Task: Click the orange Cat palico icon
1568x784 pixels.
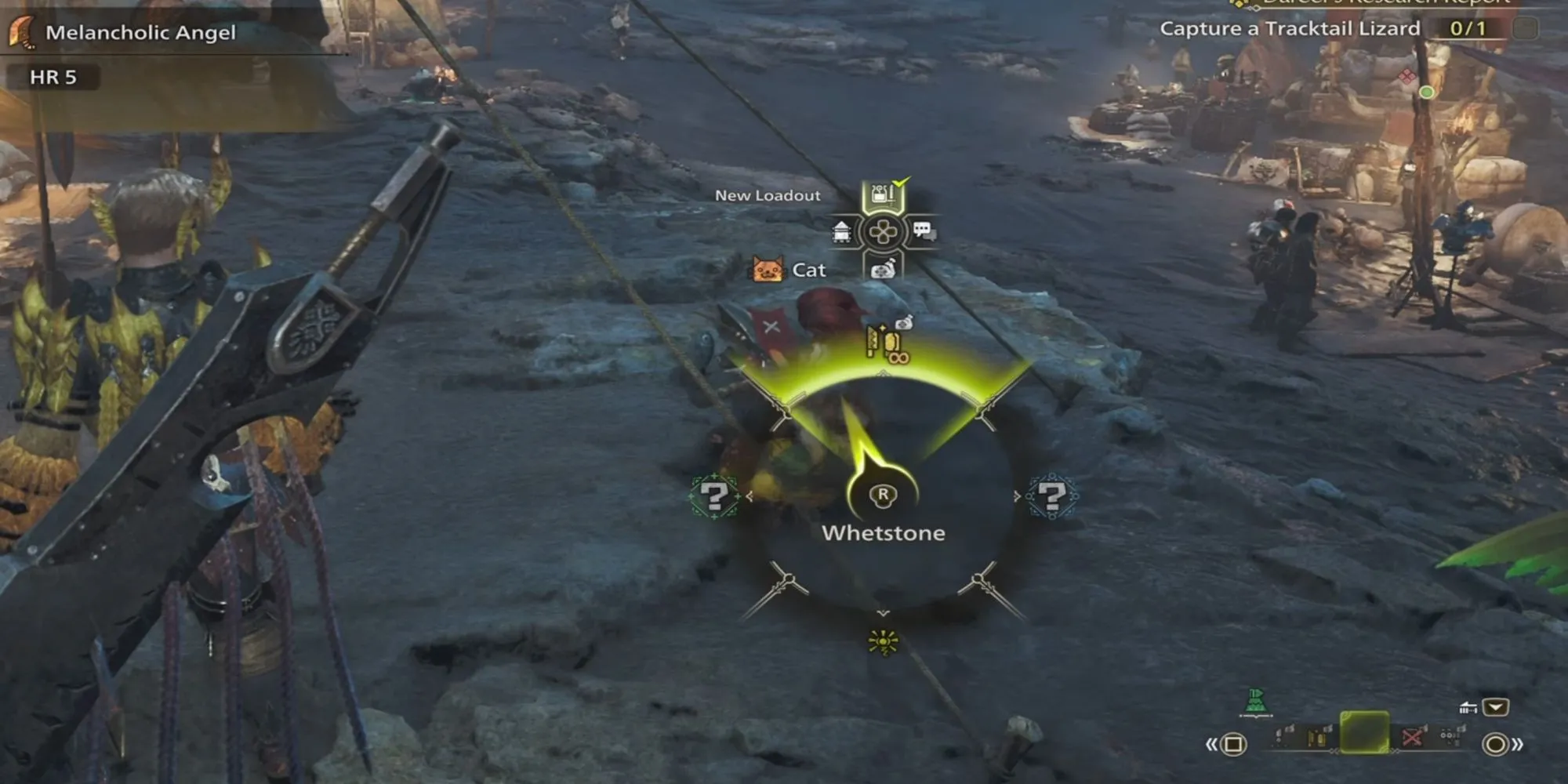Action: click(768, 270)
